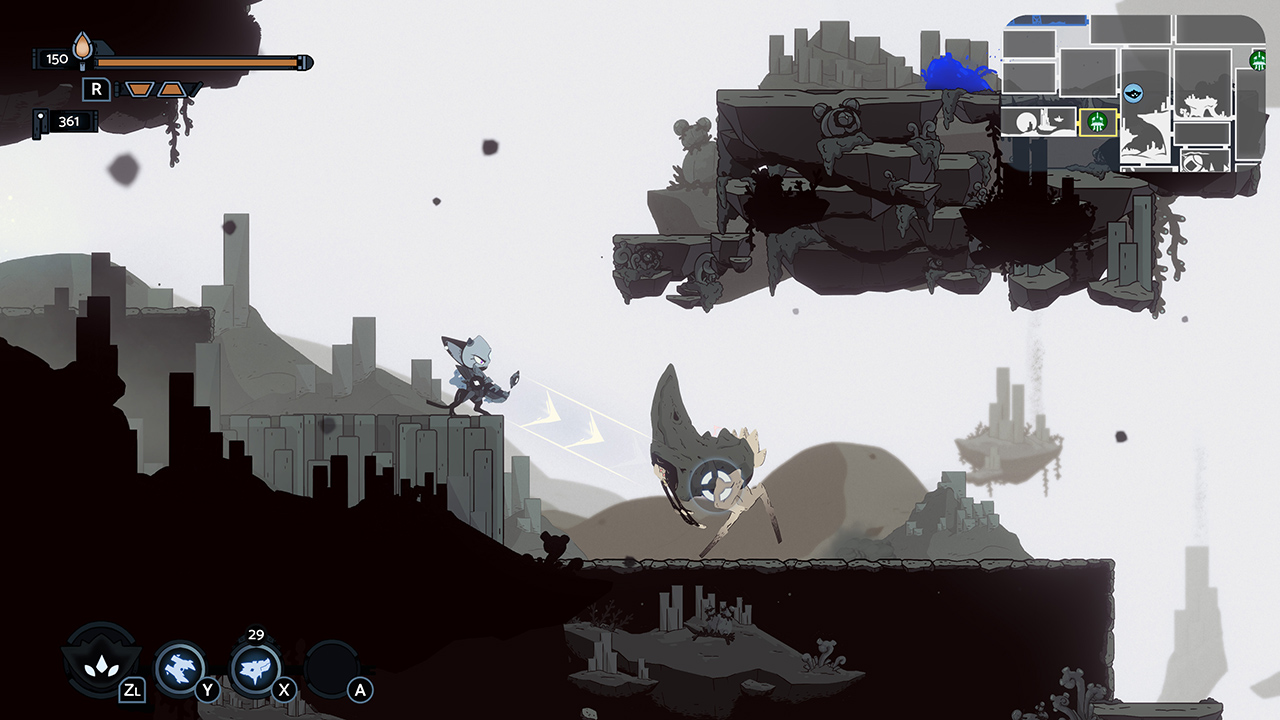Click the green save-statue icon on the minimap

pos(1097,122)
